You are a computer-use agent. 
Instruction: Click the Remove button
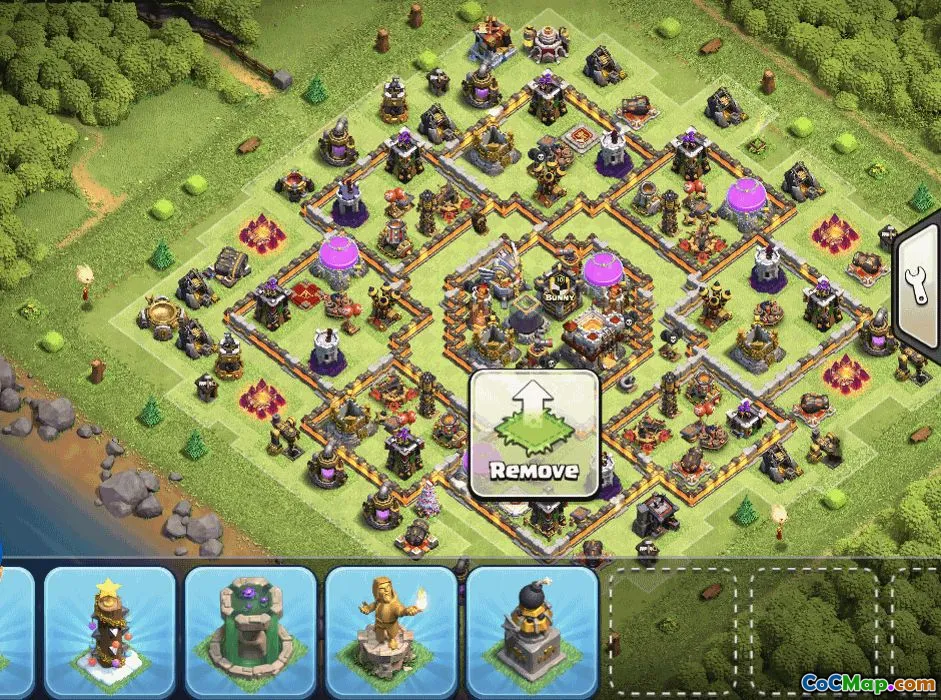click(534, 435)
